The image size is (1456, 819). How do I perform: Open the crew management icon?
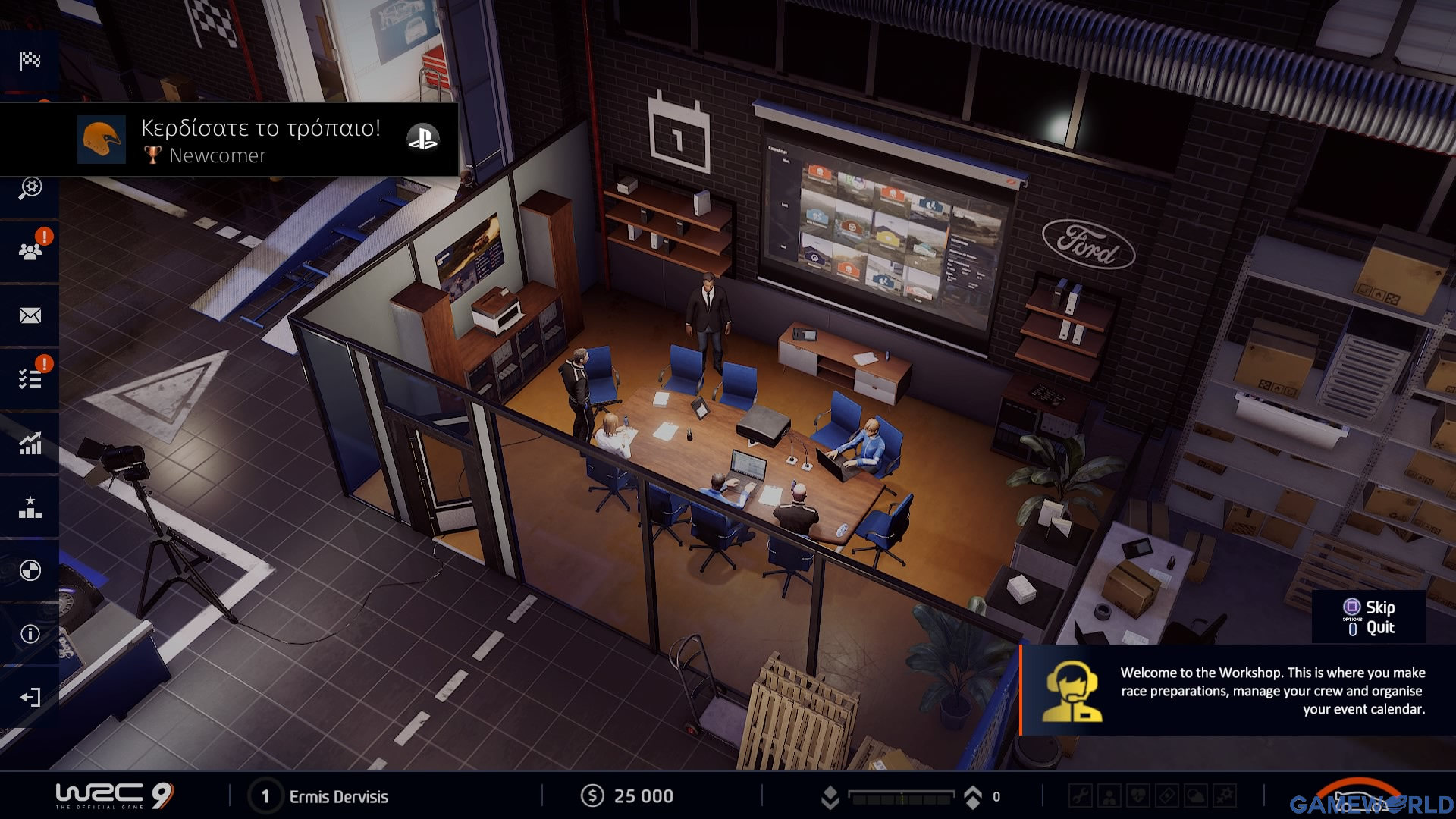30,251
